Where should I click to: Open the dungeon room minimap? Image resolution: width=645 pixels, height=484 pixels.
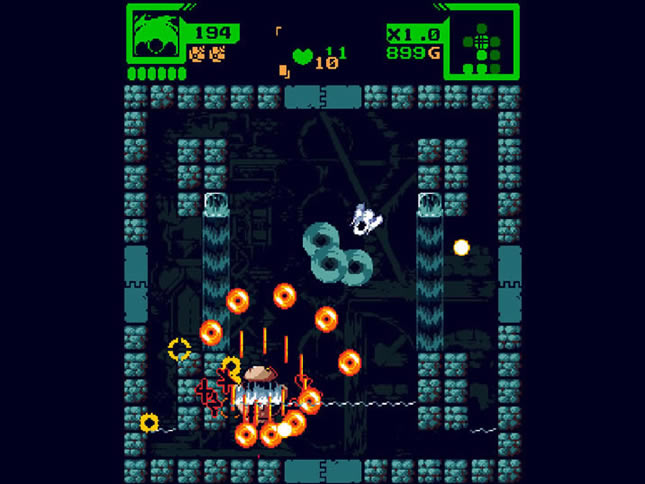pyautogui.click(x=482, y=41)
